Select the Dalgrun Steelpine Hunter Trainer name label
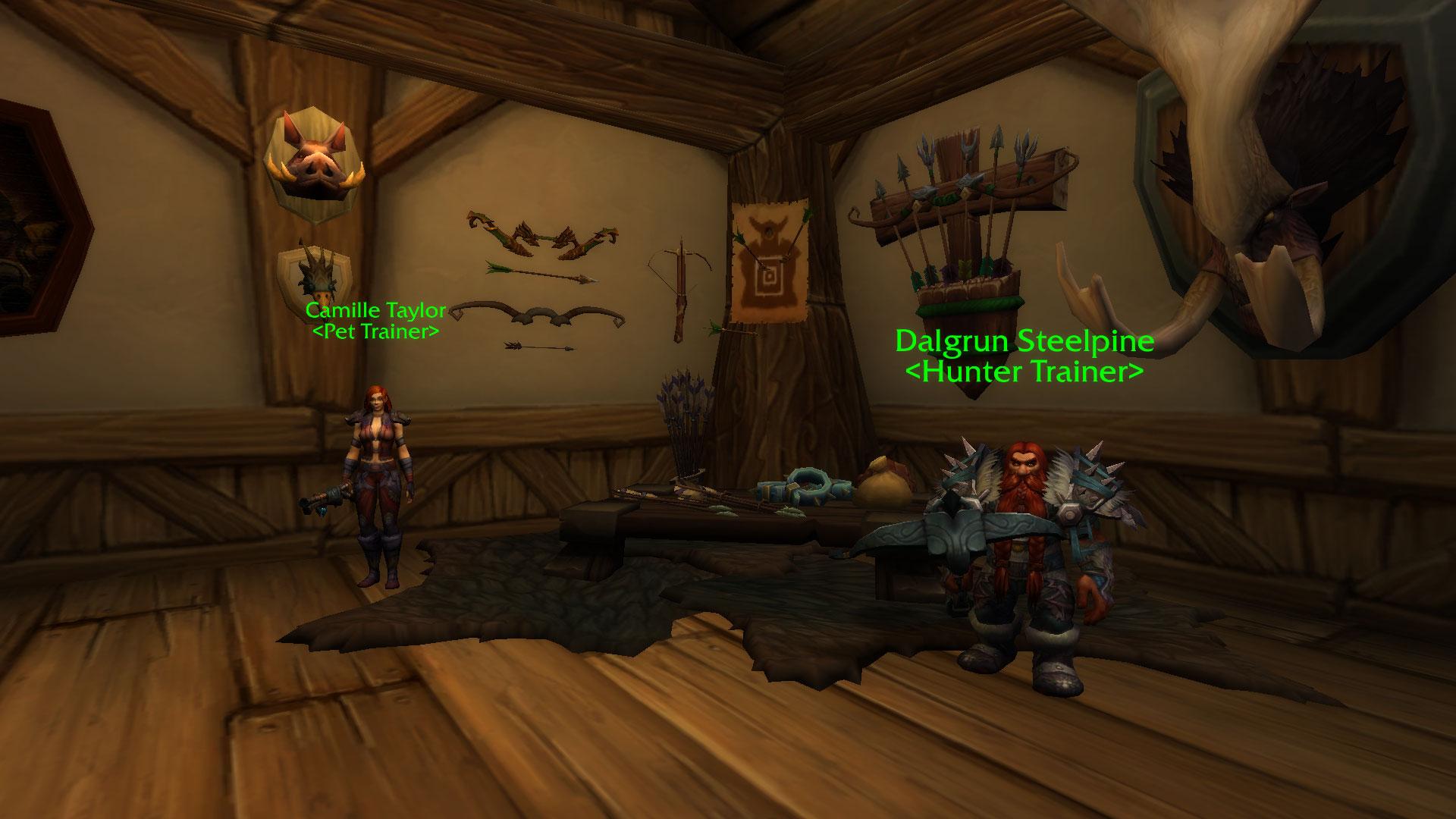1456x819 pixels. click(x=1025, y=356)
